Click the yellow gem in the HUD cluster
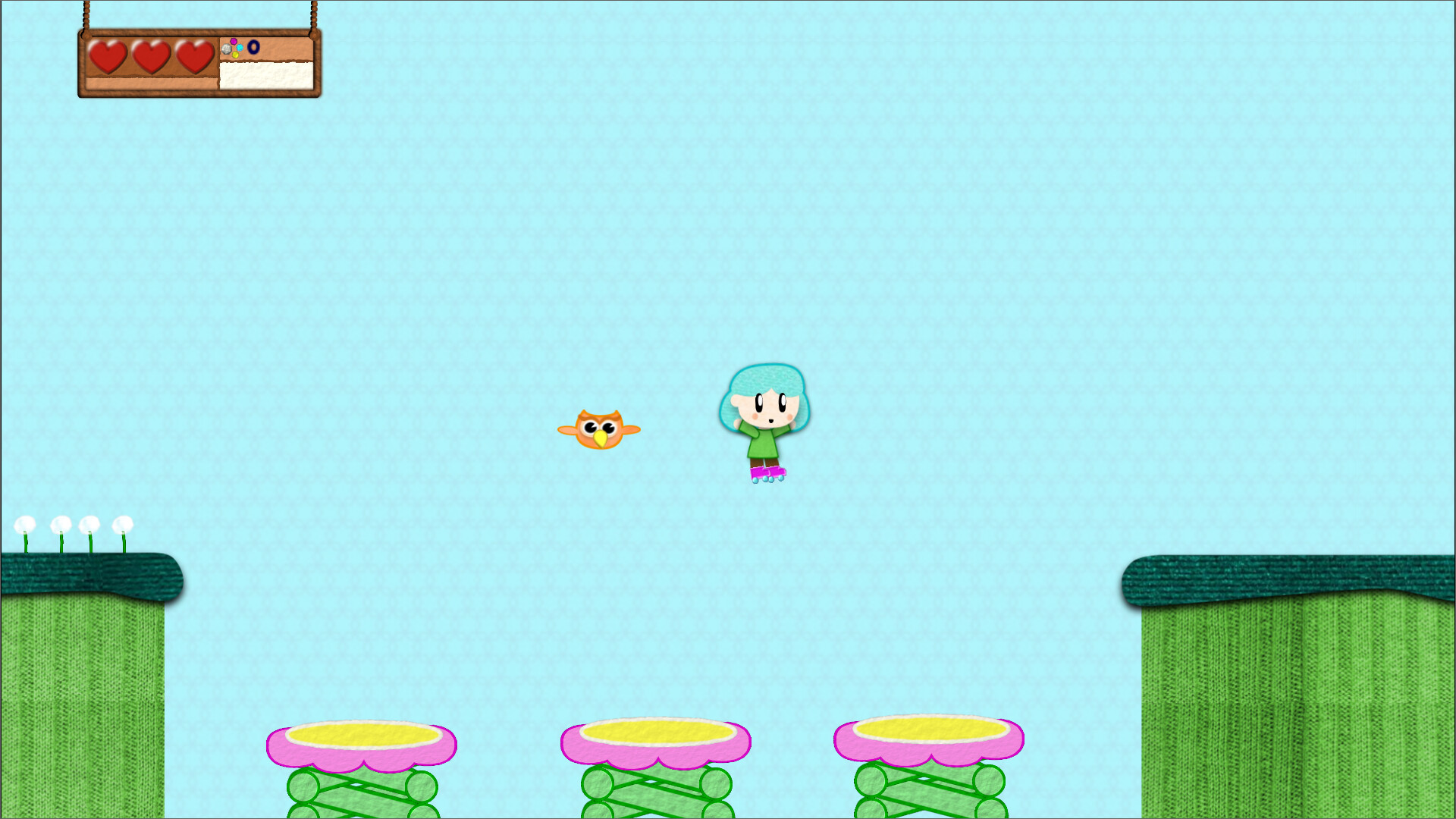This screenshot has width=1456, height=819. click(x=235, y=55)
